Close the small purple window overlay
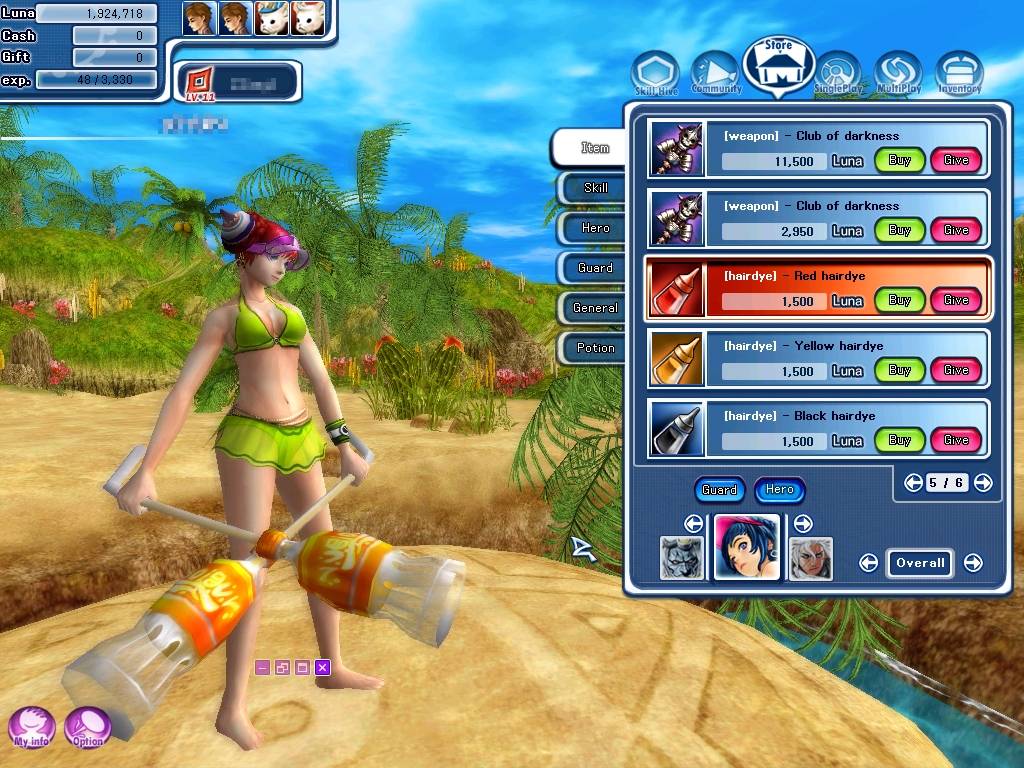1024x768 pixels. pos(322,667)
